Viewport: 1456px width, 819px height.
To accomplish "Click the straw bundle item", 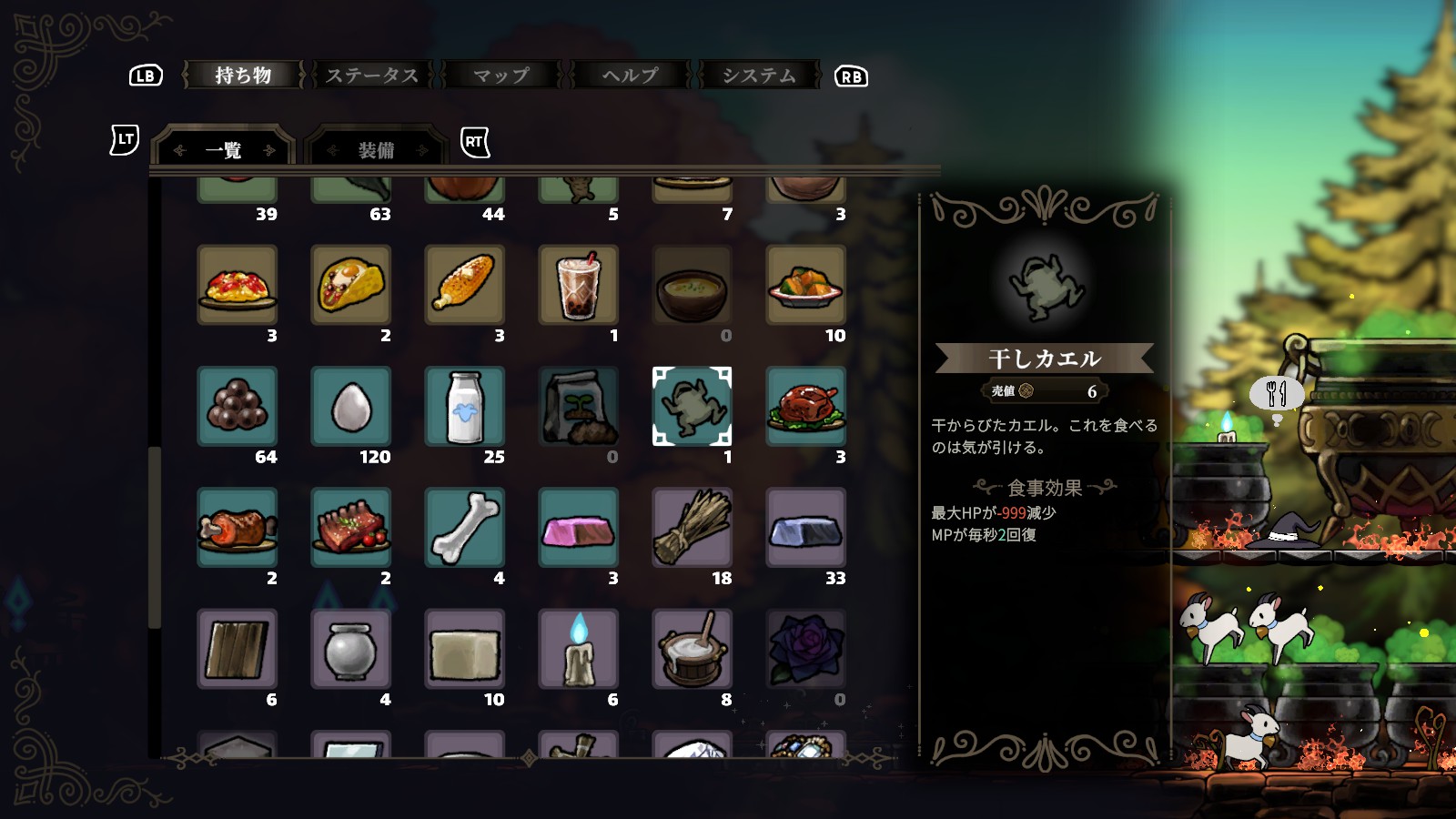I will click(693, 527).
